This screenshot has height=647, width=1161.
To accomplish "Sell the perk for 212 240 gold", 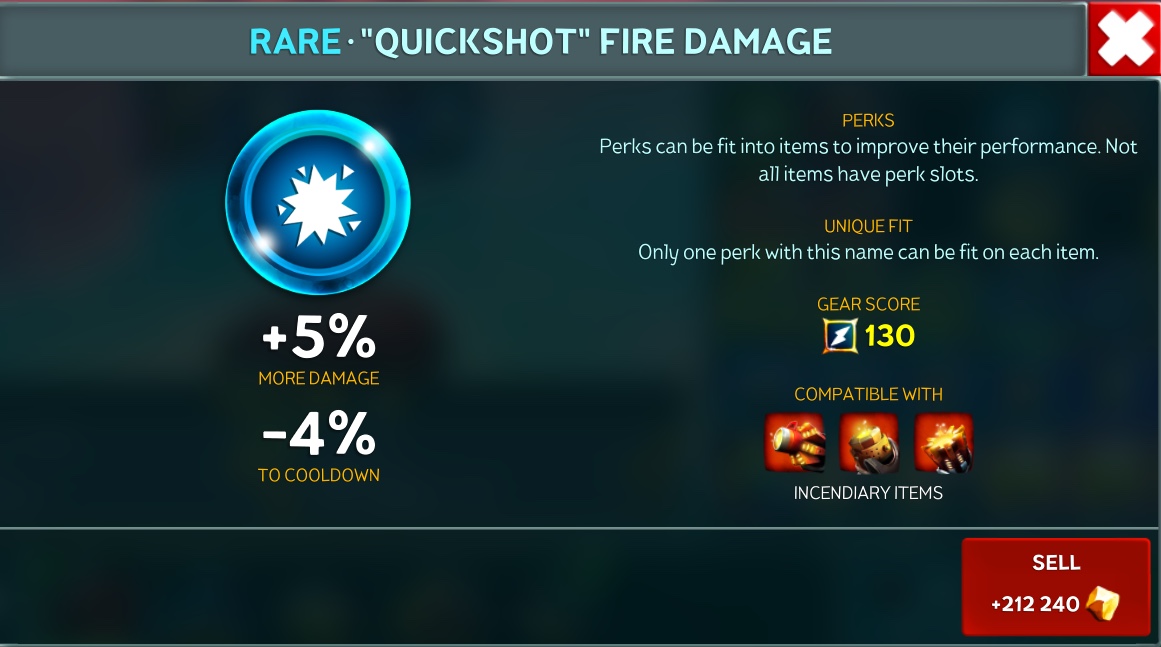I will (x=1056, y=587).
